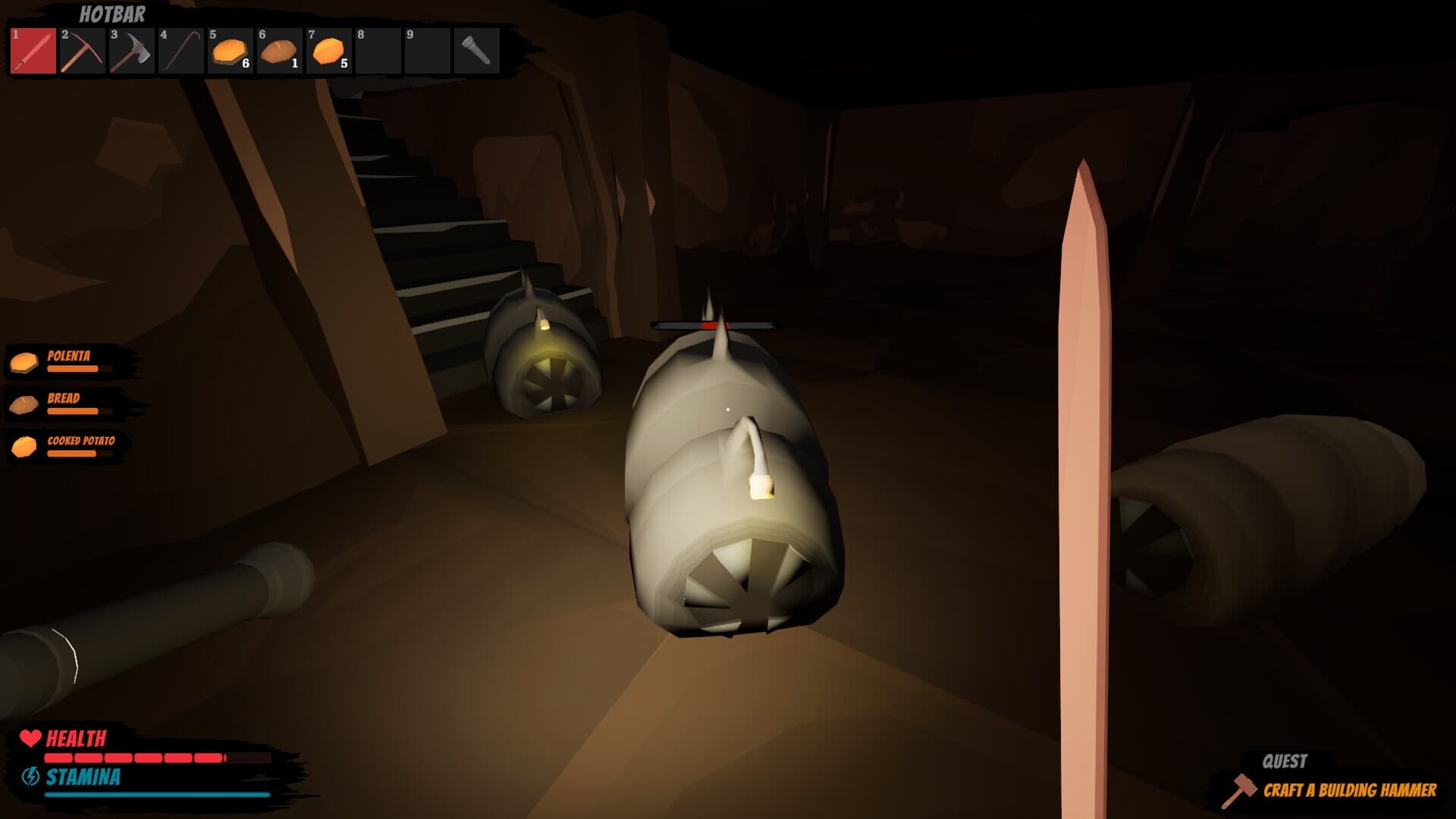Click the Polenta food buff indicator
The image size is (1456, 819).
coord(68,361)
